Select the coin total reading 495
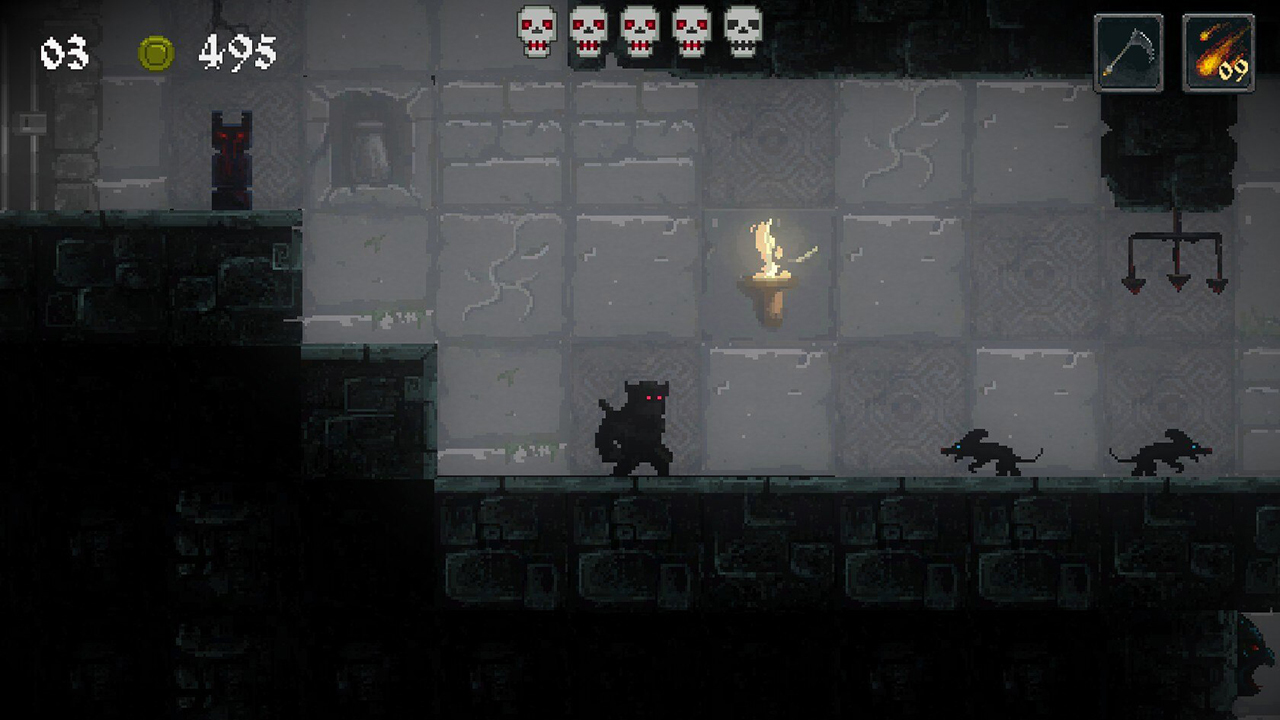Image resolution: width=1280 pixels, height=720 pixels. click(x=237, y=53)
